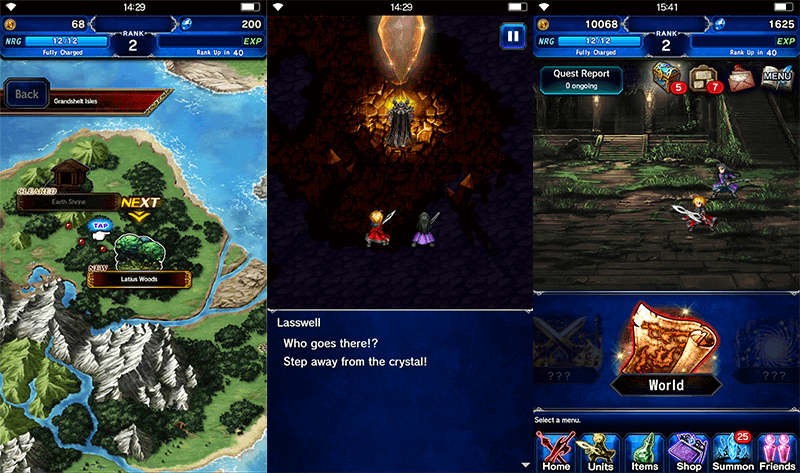Open the Summon tab with crystal

(733, 451)
